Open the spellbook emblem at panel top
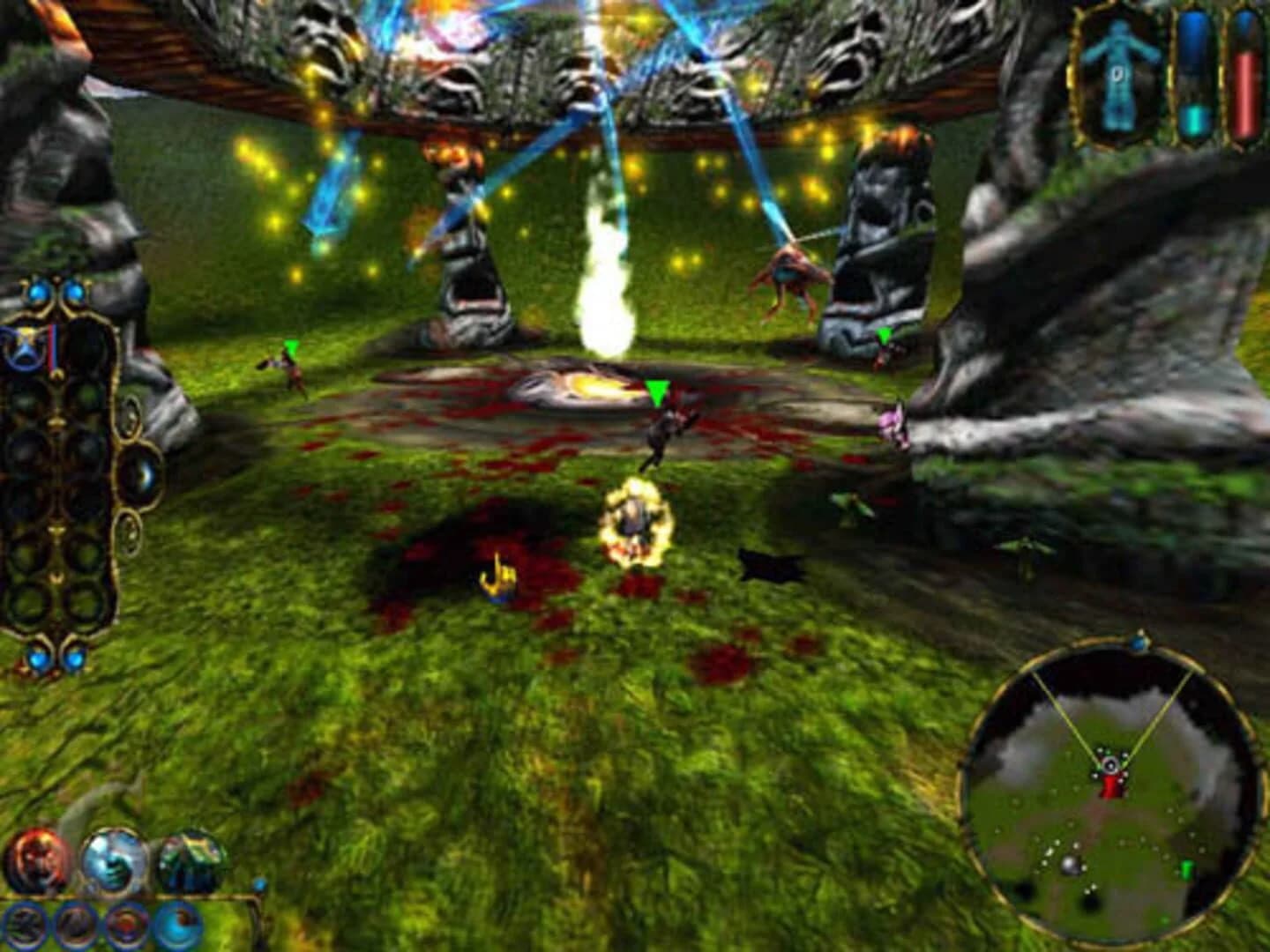The height and width of the screenshot is (952, 1270). (x=25, y=342)
